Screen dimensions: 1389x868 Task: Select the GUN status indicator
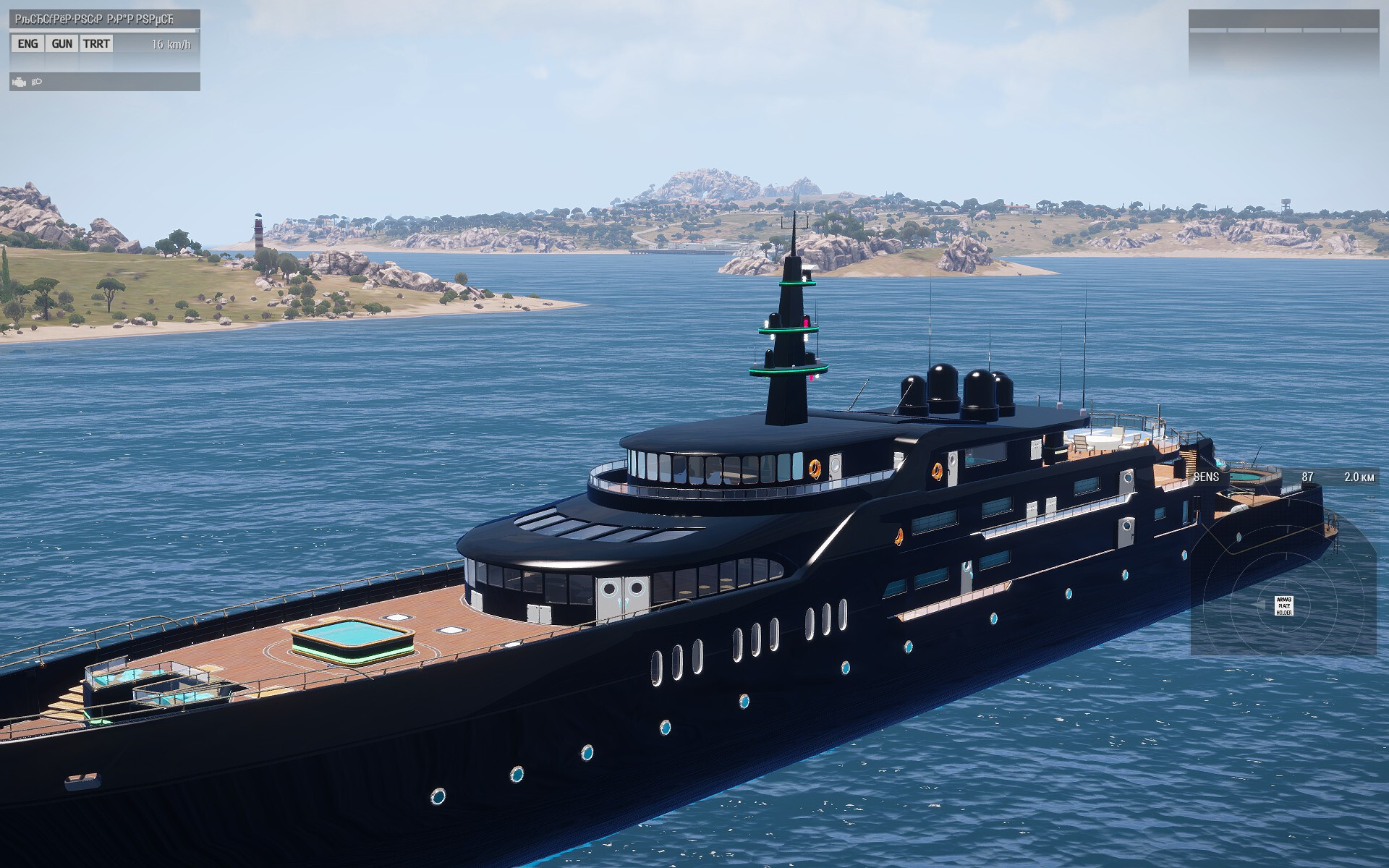(62, 44)
